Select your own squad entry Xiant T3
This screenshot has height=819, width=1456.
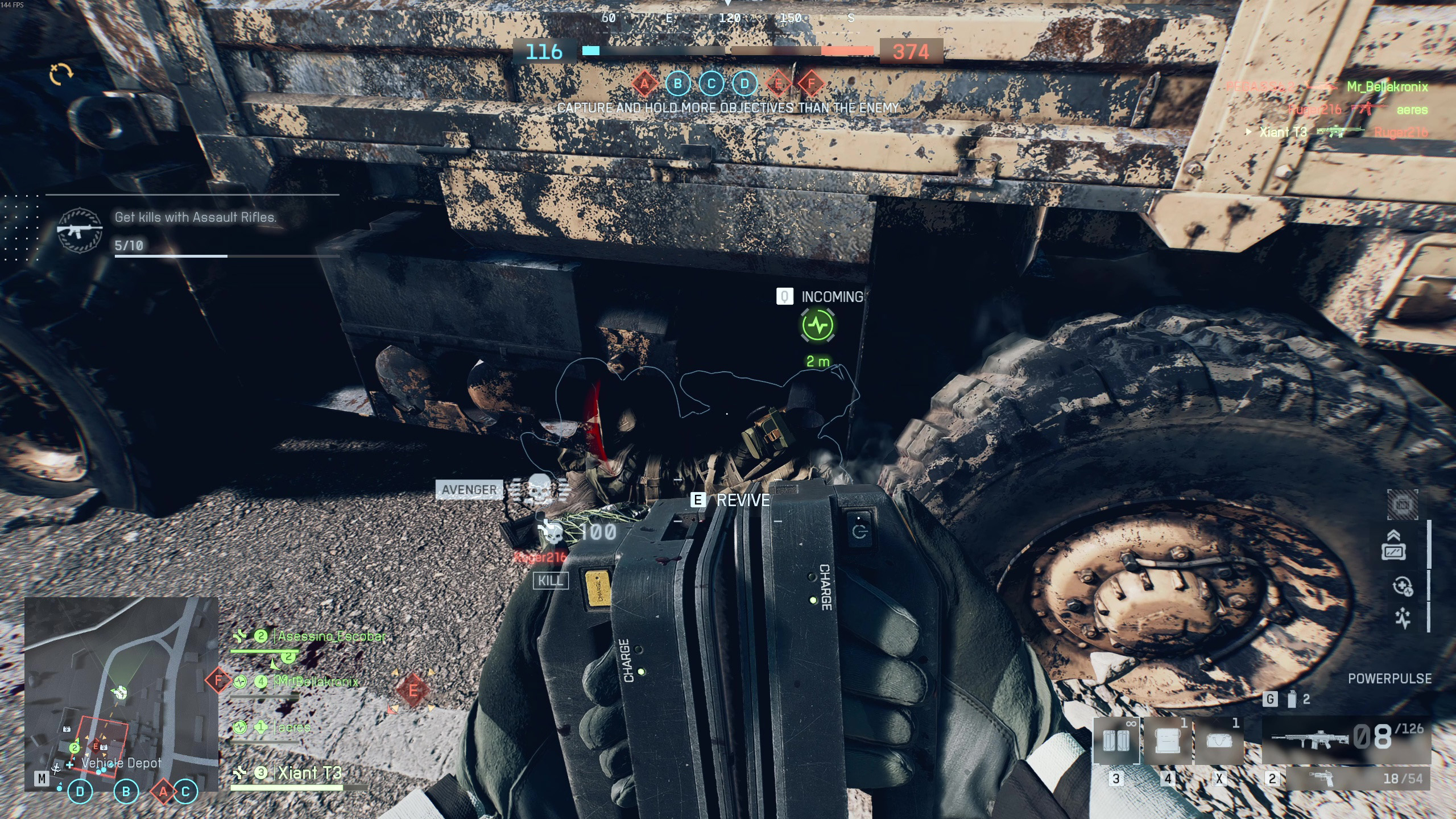[309, 773]
